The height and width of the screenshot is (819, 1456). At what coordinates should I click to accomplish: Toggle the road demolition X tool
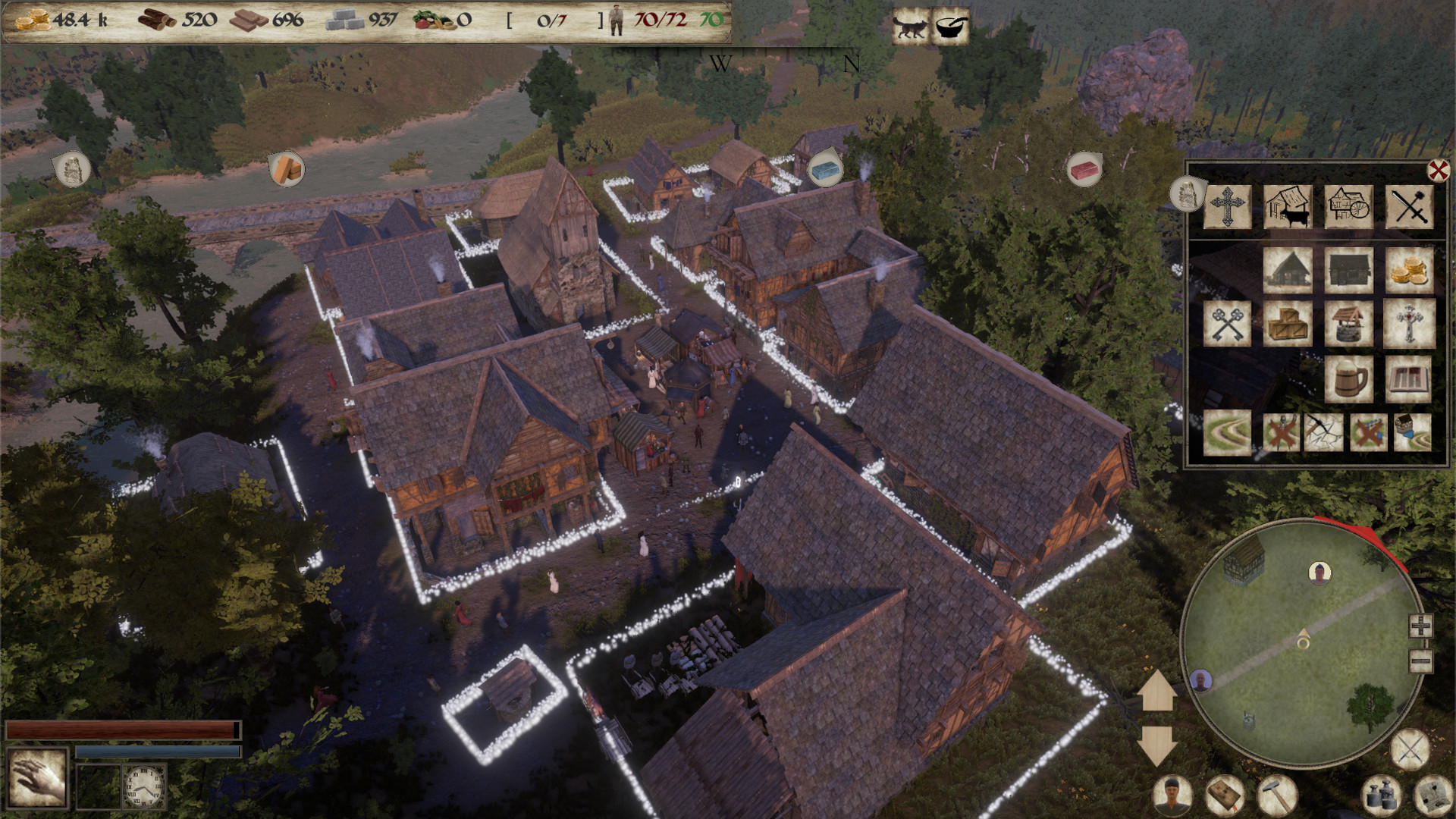coord(1369,431)
